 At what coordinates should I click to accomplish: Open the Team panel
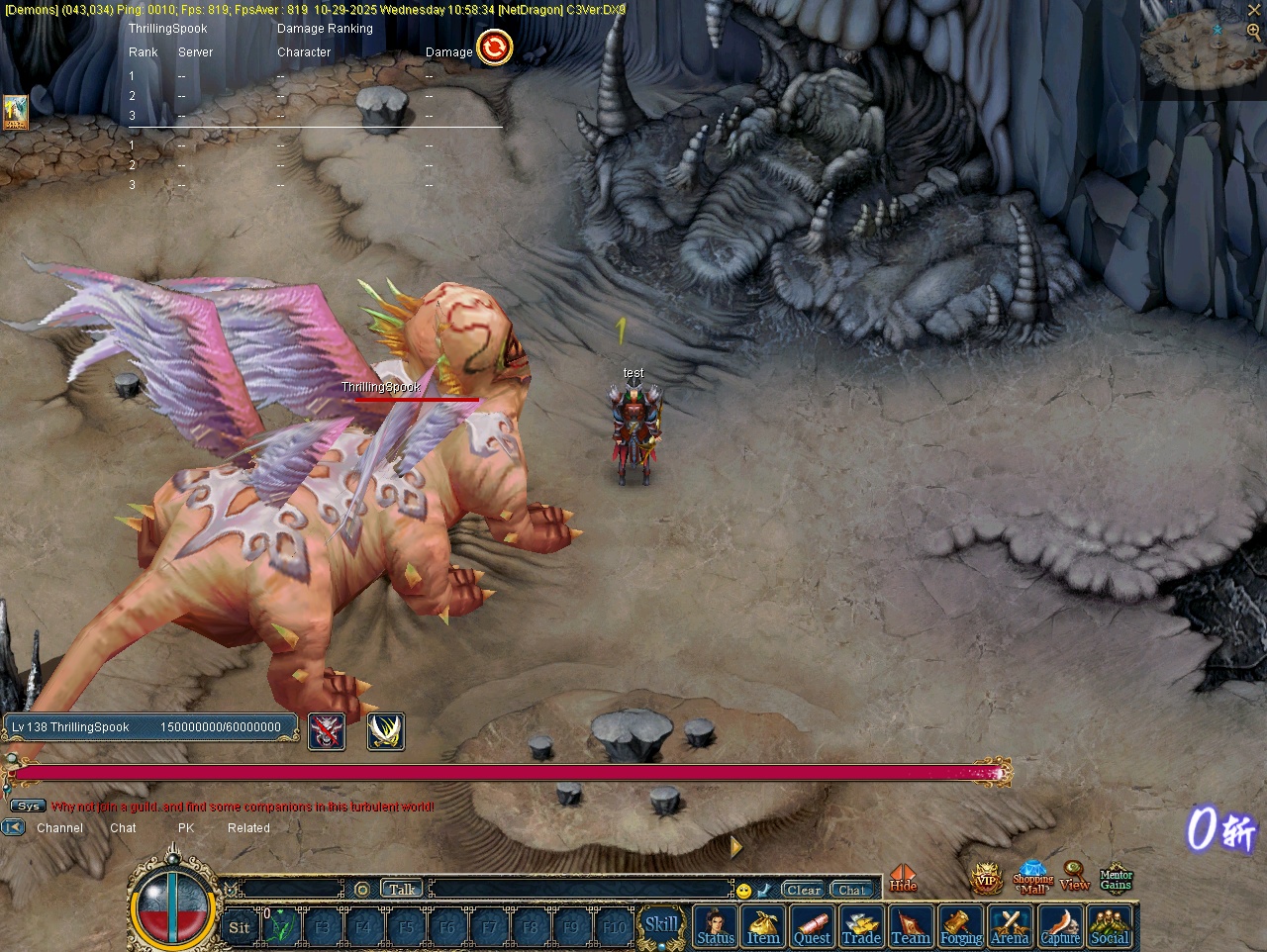911,927
